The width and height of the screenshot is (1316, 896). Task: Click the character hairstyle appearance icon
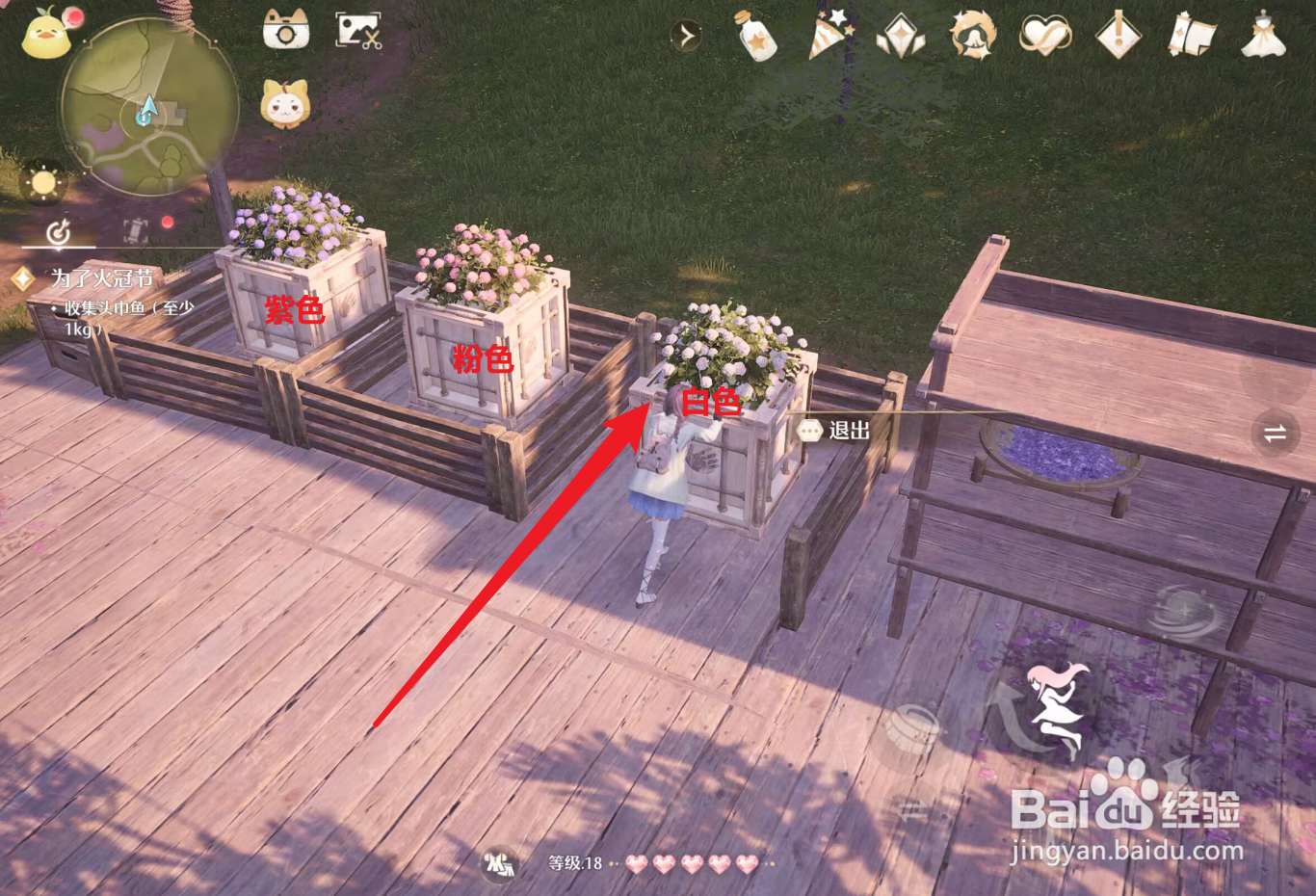tap(974, 36)
